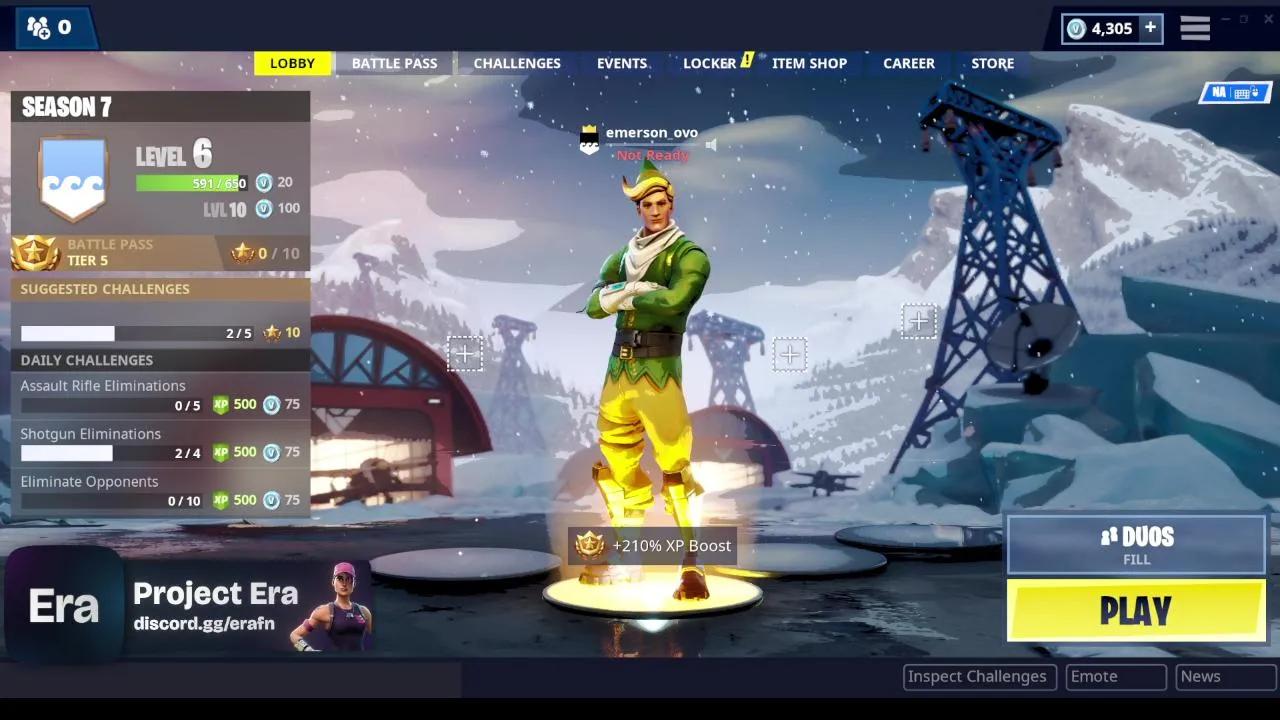This screenshot has width=1280, height=720.
Task: Click the Duos Fill mode selector
Action: click(1136, 545)
